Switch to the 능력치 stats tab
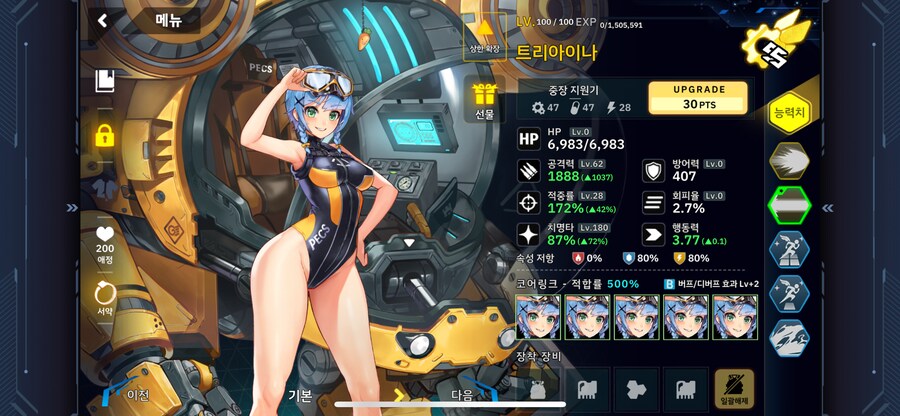Image resolution: width=900 pixels, height=416 pixels. pos(789,112)
